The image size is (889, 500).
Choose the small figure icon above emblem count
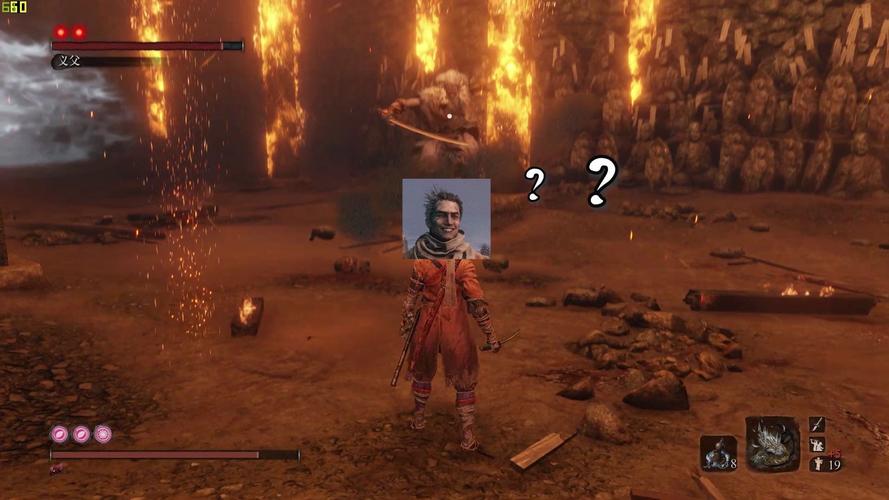817,444
